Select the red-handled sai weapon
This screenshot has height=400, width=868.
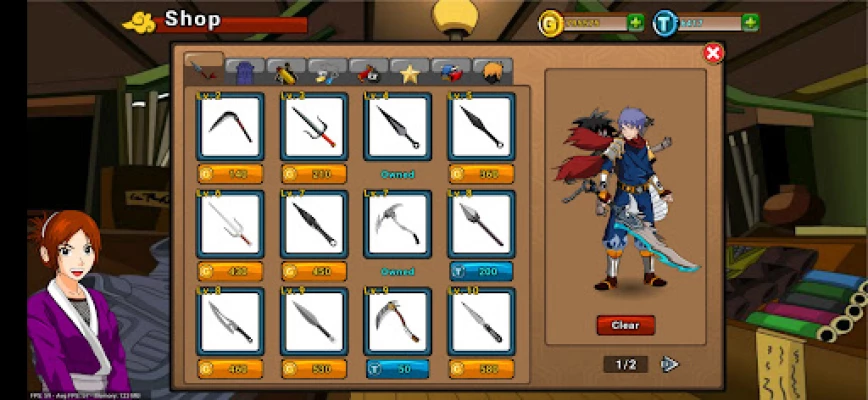click(x=314, y=127)
